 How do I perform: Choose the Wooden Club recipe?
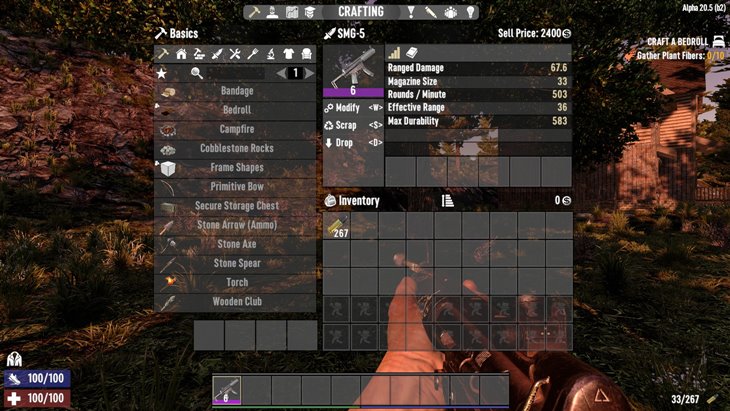[236, 301]
